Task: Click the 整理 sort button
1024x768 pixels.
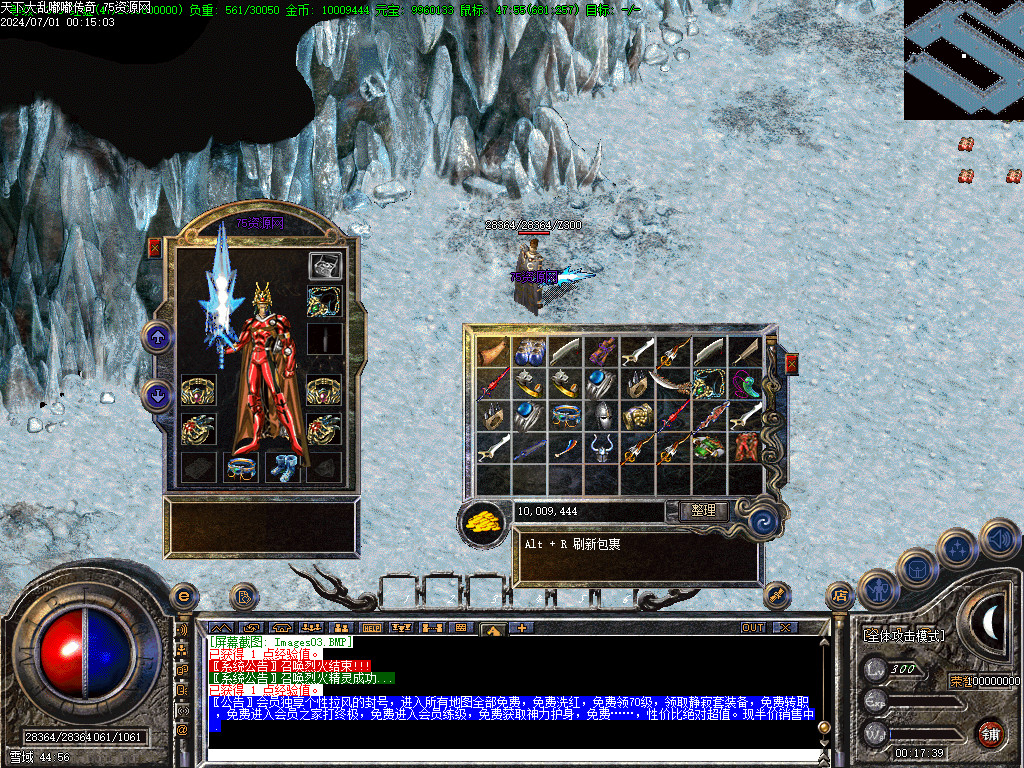Action: point(703,511)
